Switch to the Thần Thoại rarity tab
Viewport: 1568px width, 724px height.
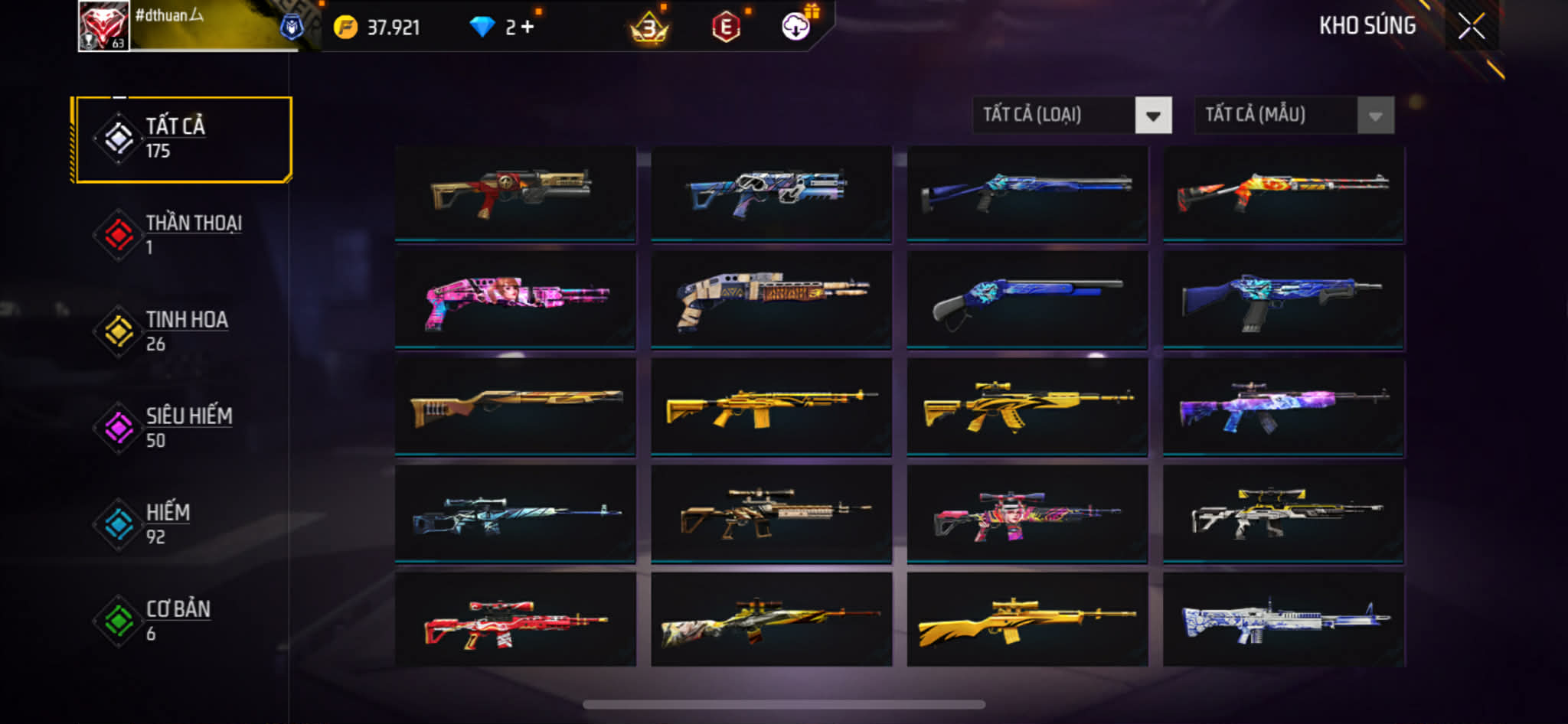(x=182, y=235)
